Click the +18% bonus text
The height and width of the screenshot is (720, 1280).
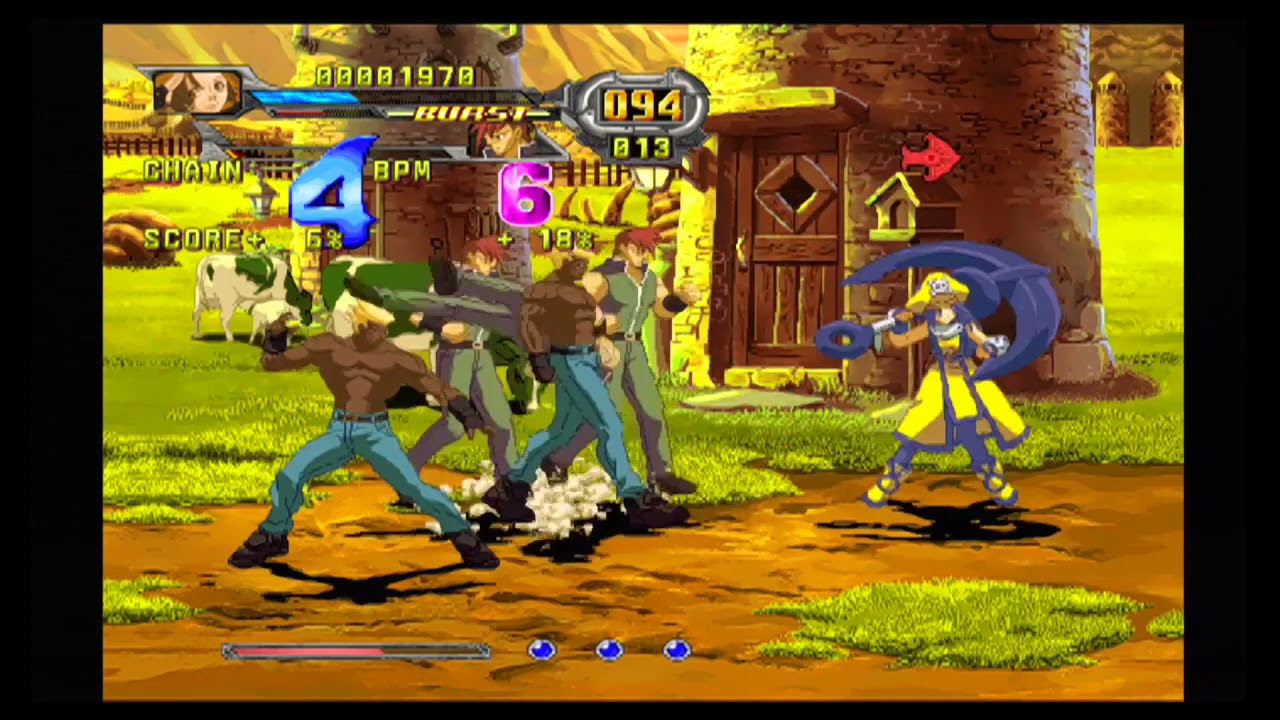(548, 237)
